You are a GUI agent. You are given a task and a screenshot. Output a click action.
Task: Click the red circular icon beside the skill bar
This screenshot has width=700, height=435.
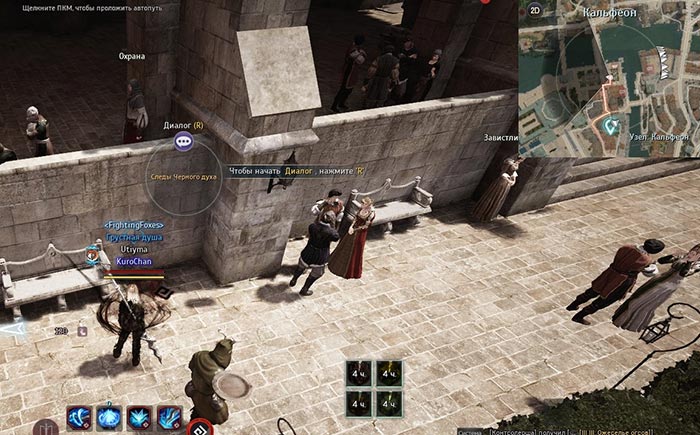point(201,426)
